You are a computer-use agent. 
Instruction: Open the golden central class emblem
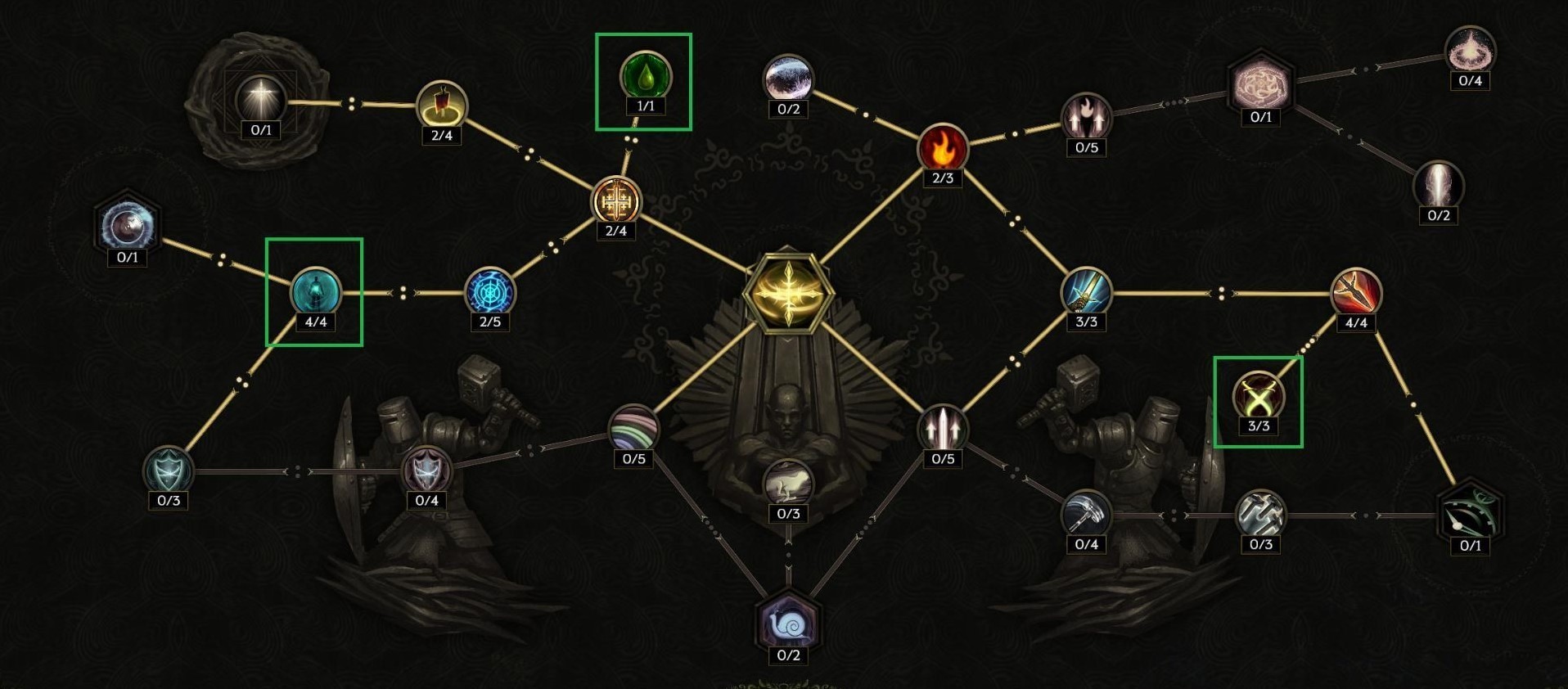tap(786, 293)
